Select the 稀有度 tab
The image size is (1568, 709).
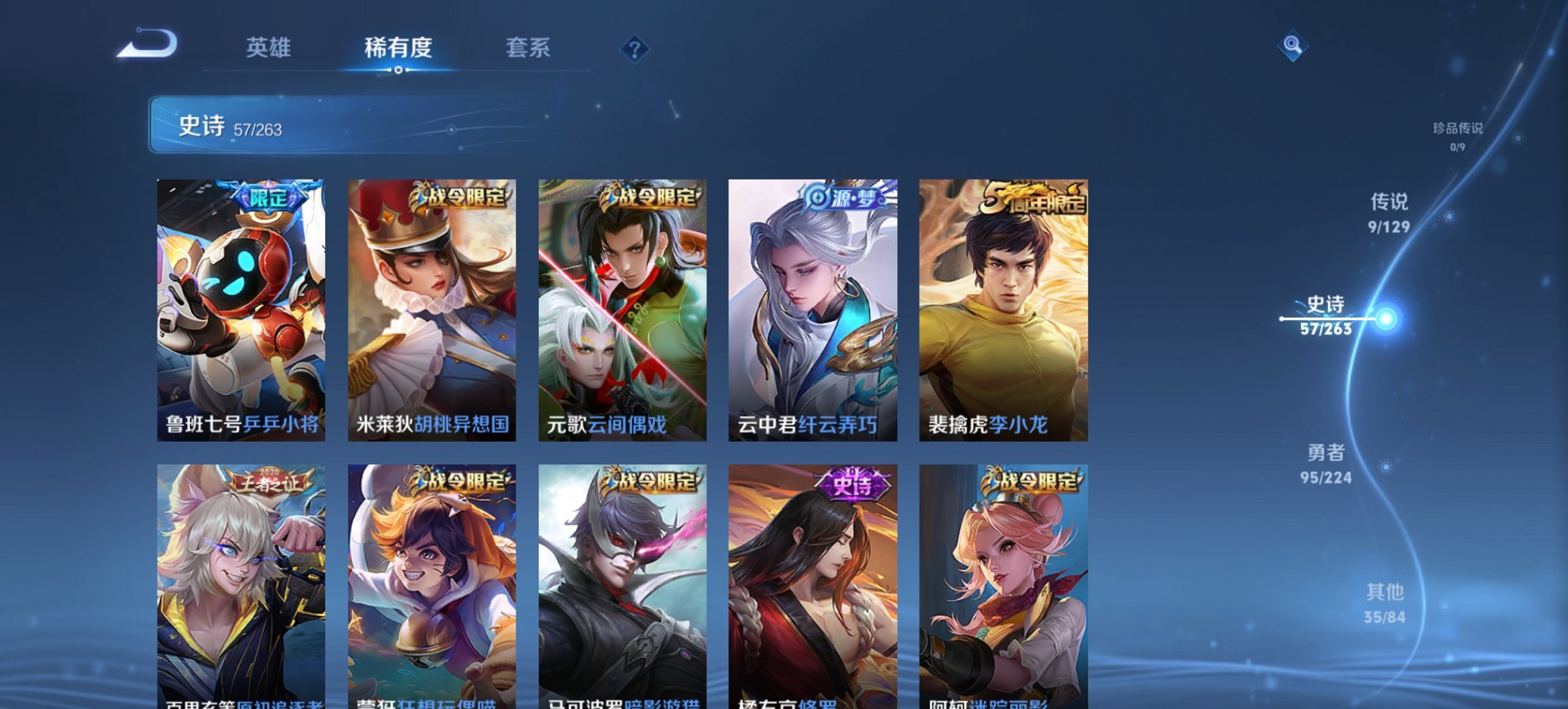pos(398,48)
